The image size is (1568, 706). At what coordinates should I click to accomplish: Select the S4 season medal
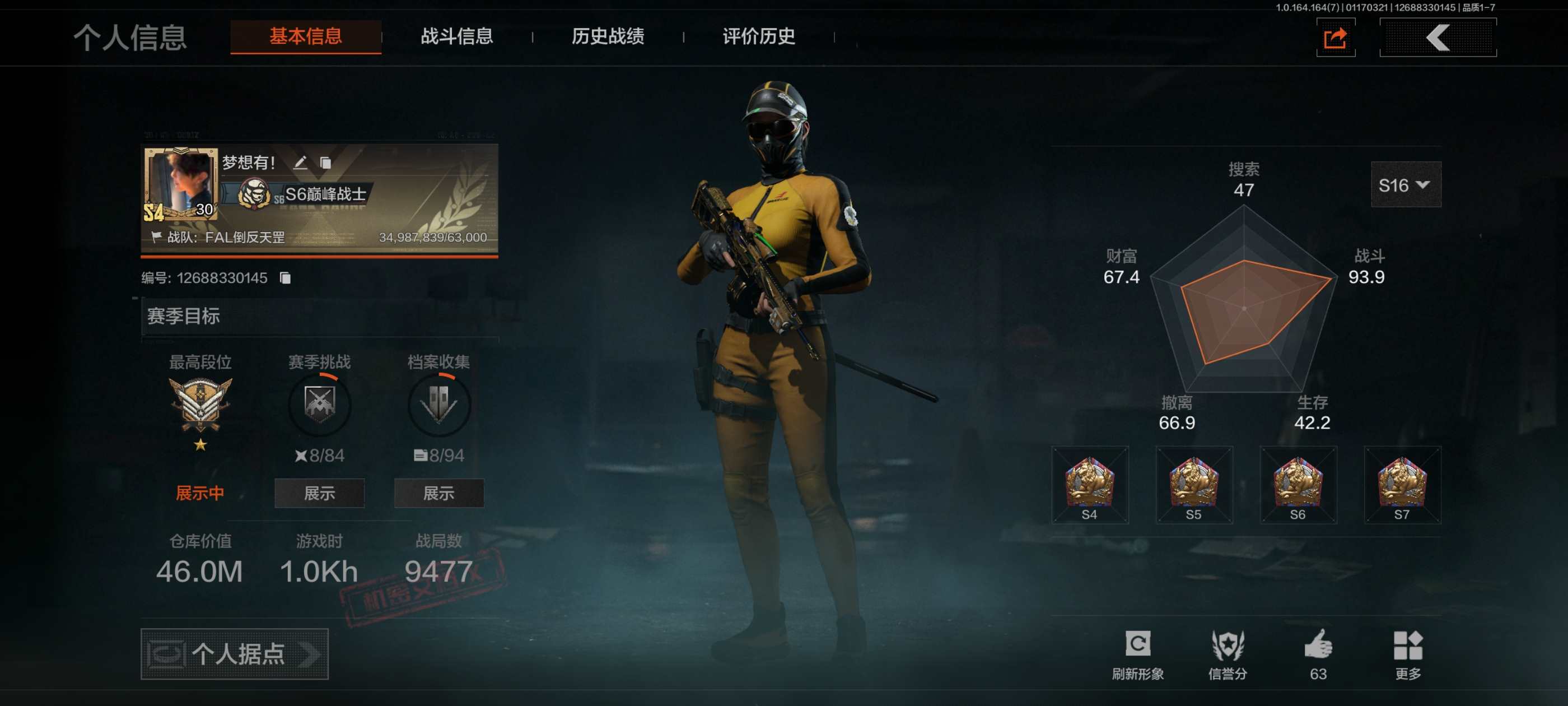(1090, 485)
